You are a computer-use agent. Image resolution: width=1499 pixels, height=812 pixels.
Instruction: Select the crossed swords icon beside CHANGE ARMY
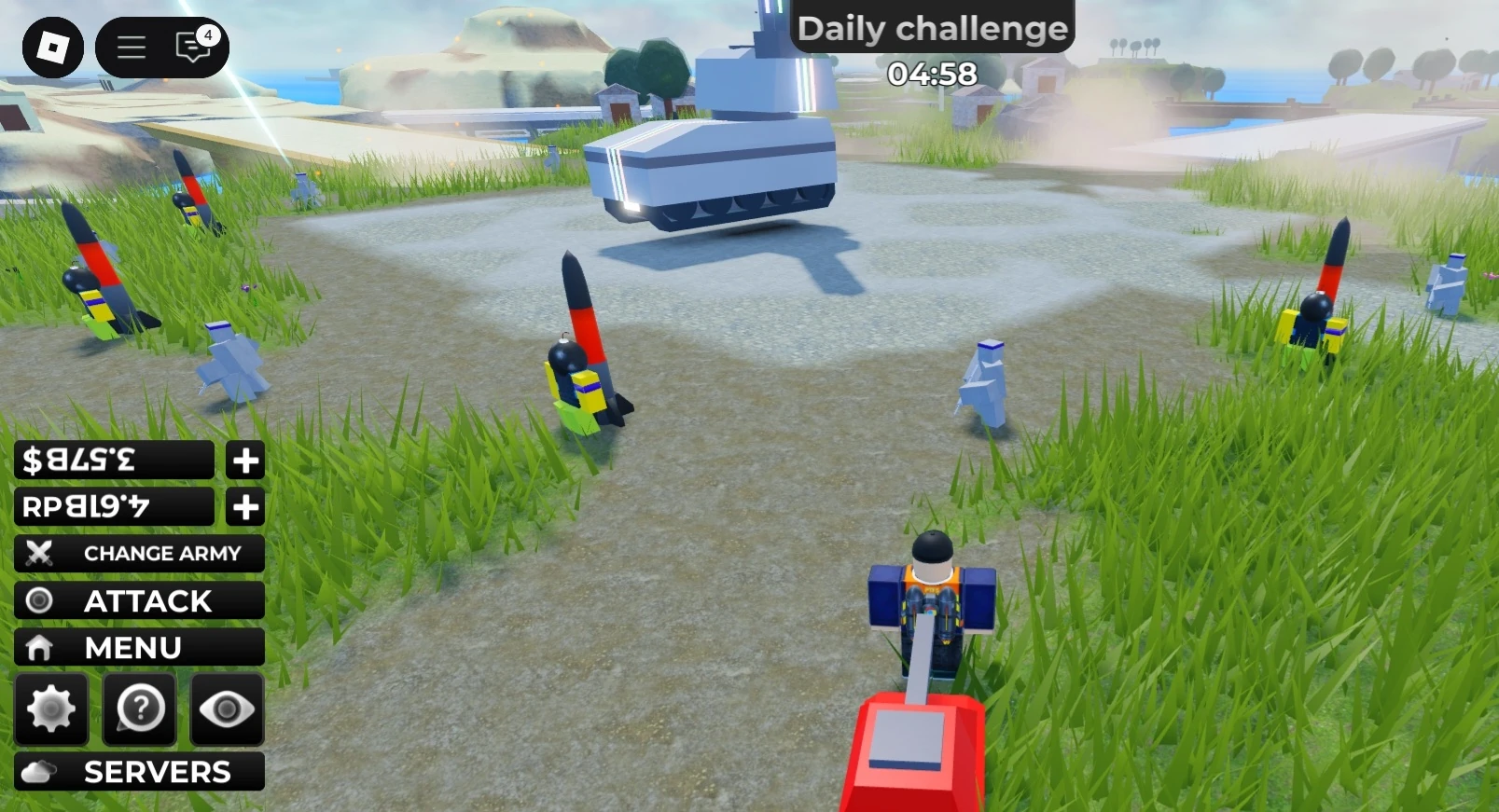coord(39,553)
